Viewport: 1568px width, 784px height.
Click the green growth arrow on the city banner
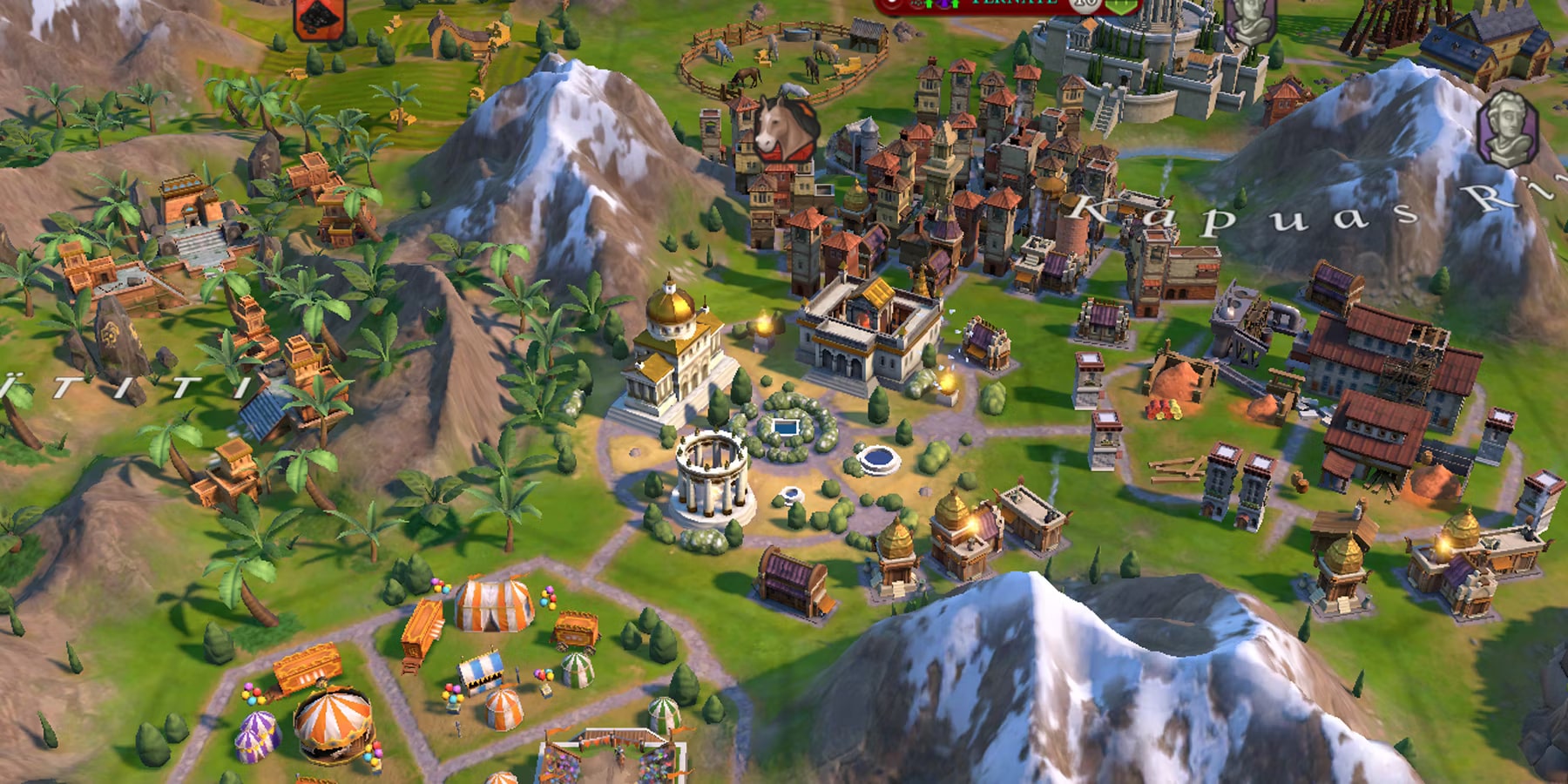pyautogui.click(x=929, y=5)
